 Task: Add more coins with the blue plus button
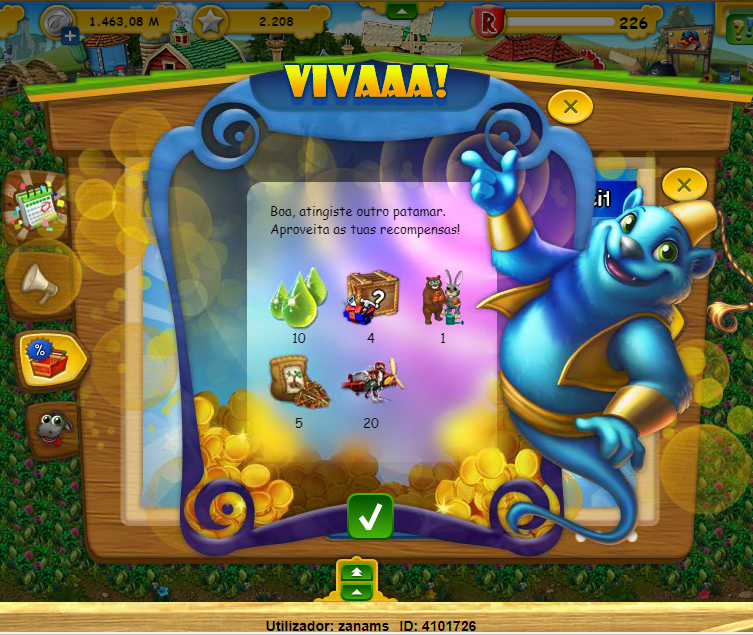click(x=70, y=35)
